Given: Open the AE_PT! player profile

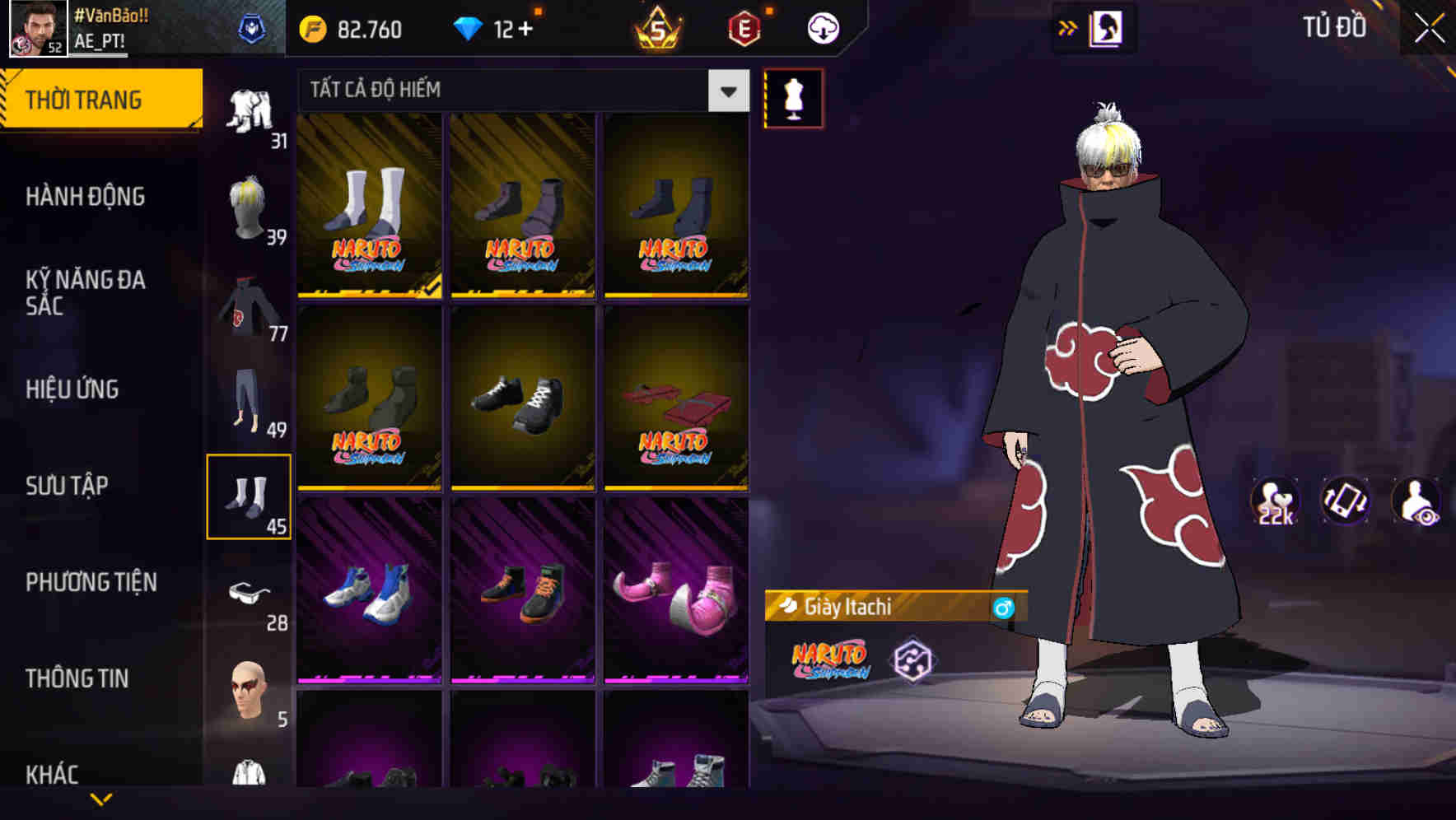Looking at the screenshot, I should 100,36.
